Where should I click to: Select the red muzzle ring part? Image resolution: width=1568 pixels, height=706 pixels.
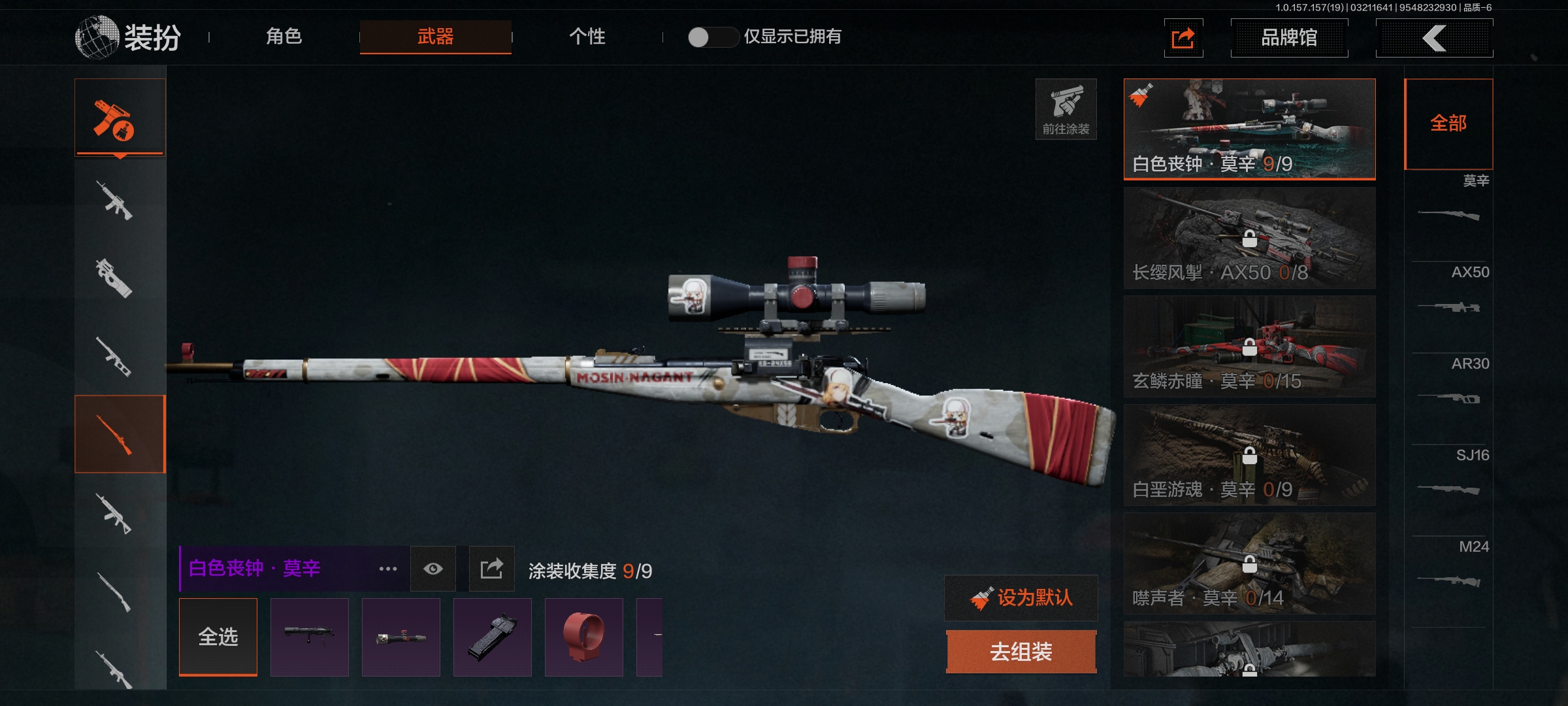[583, 637]
